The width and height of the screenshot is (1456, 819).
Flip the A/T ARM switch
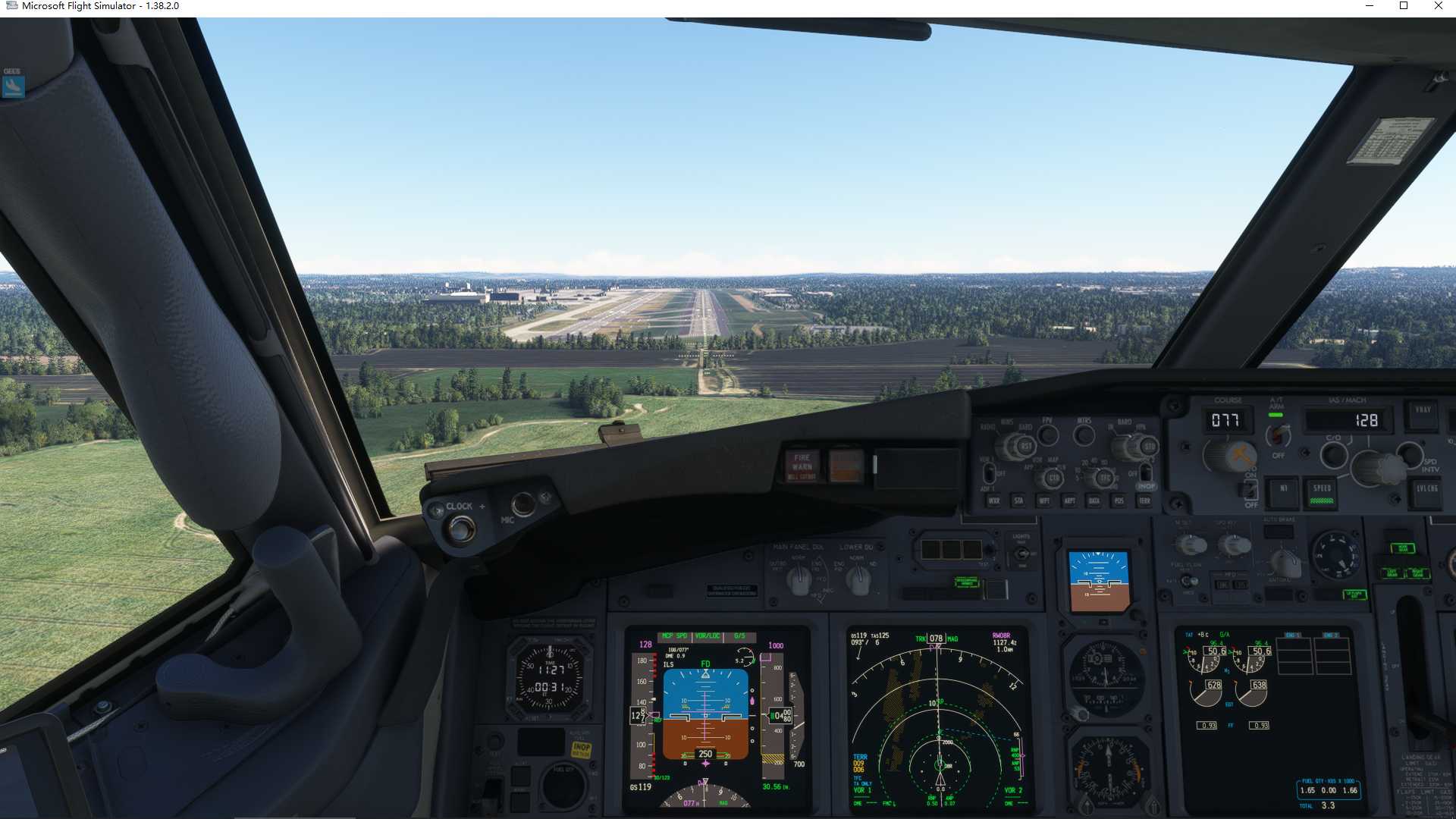(1277, 434)
